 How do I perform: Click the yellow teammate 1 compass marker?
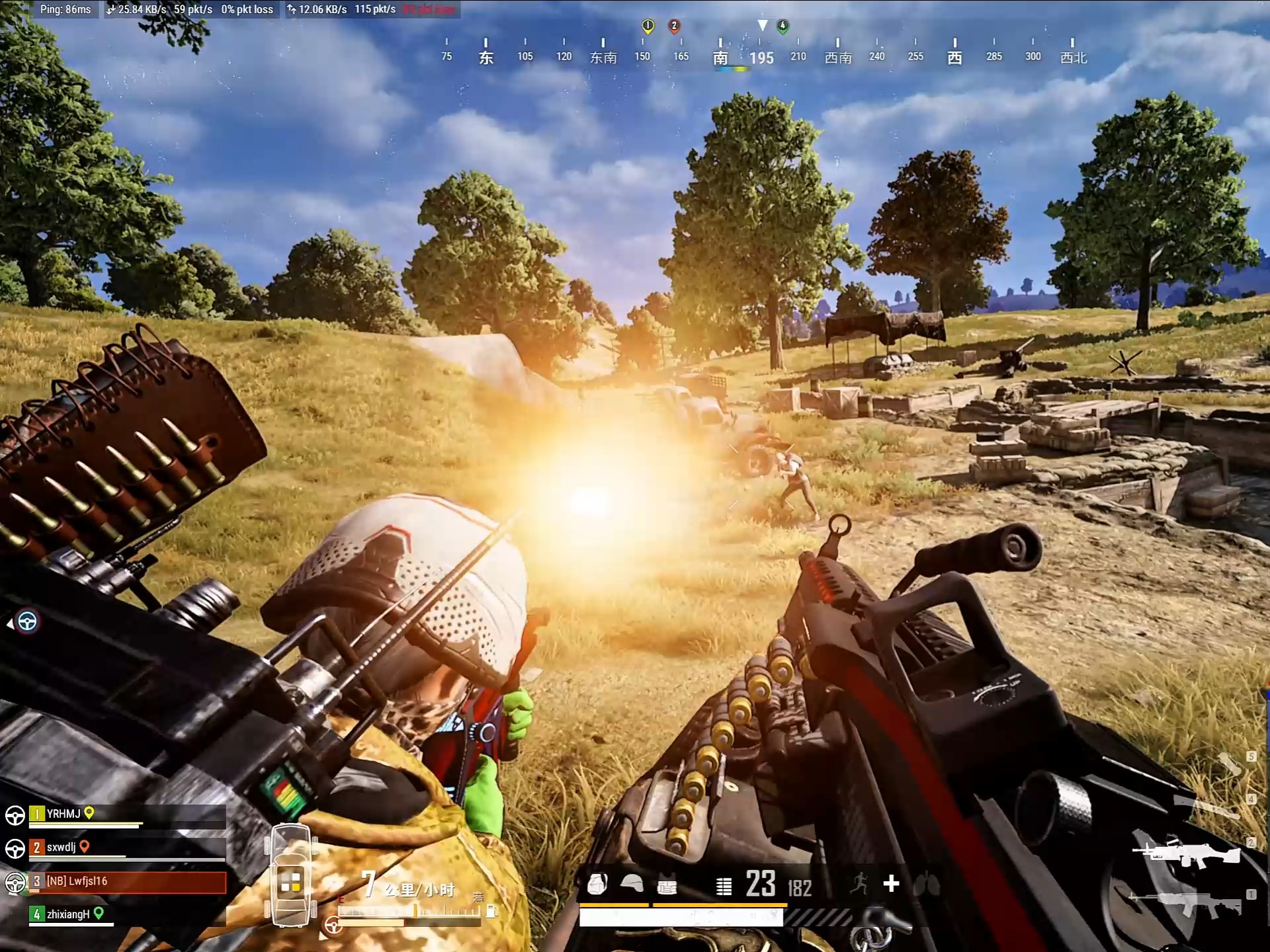(648, 26)
